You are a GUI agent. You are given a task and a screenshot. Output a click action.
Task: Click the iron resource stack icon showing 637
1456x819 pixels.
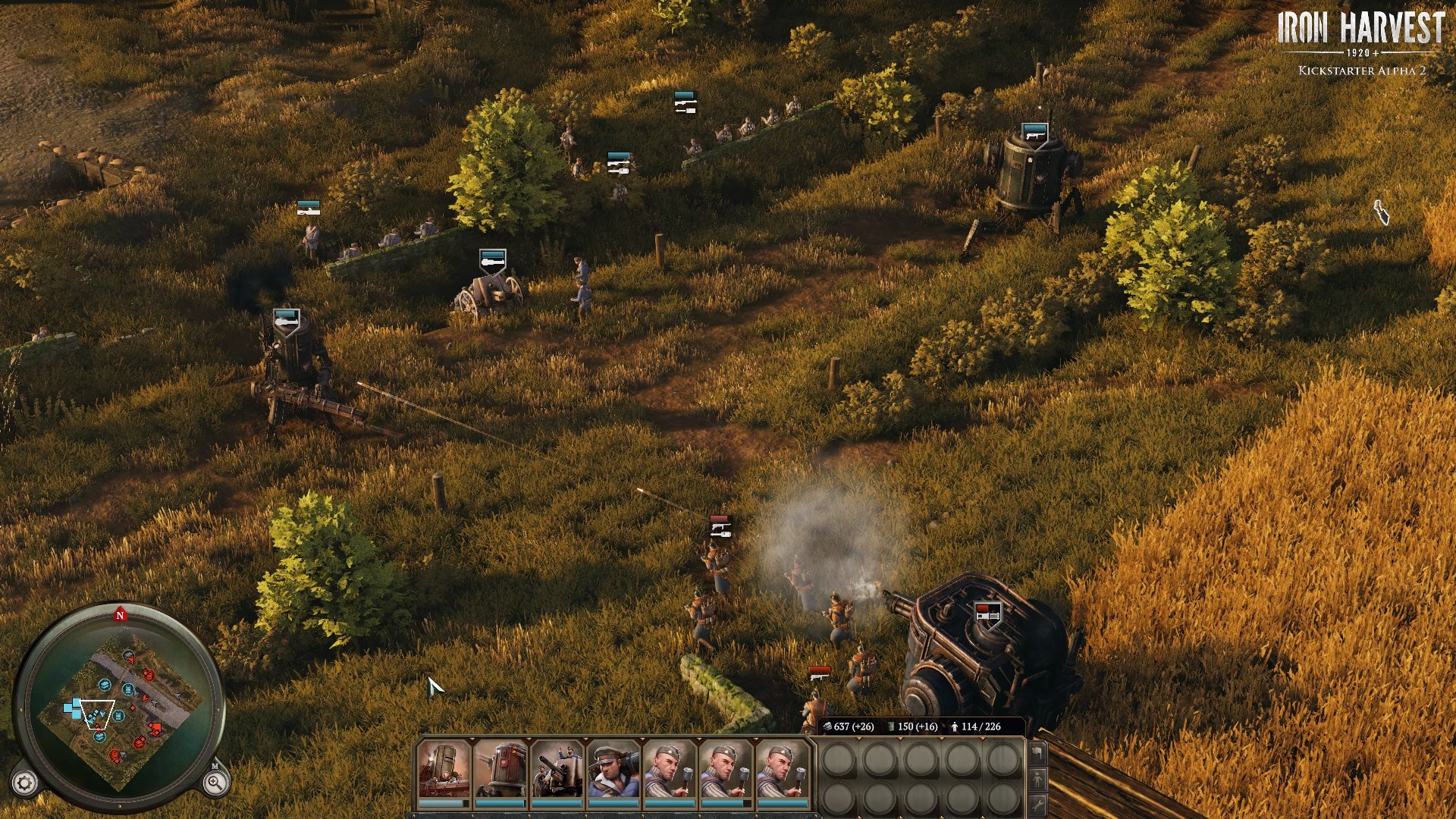pyautogui.click(x=827, y=726)
